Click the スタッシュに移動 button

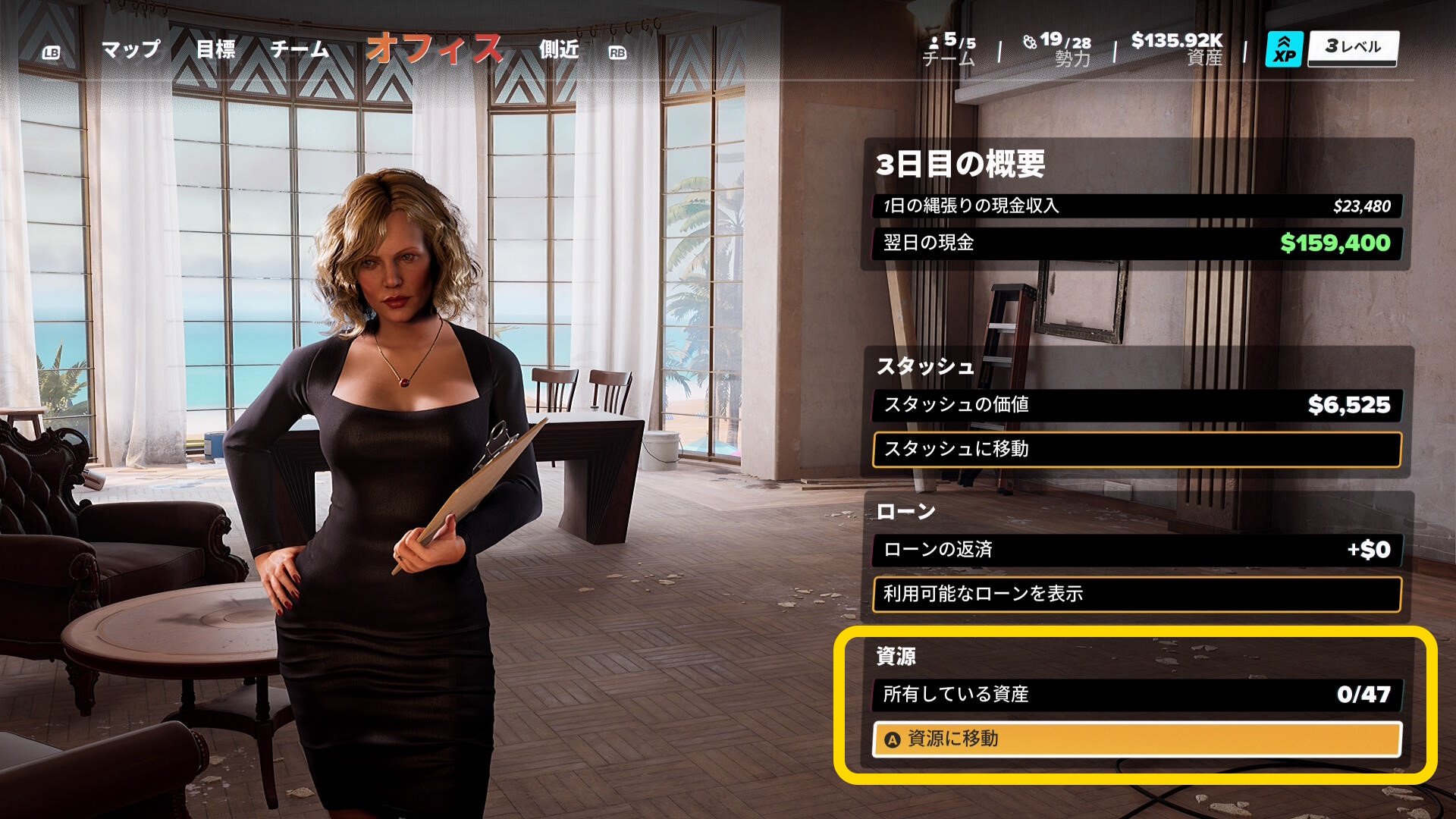point(1136,450)
